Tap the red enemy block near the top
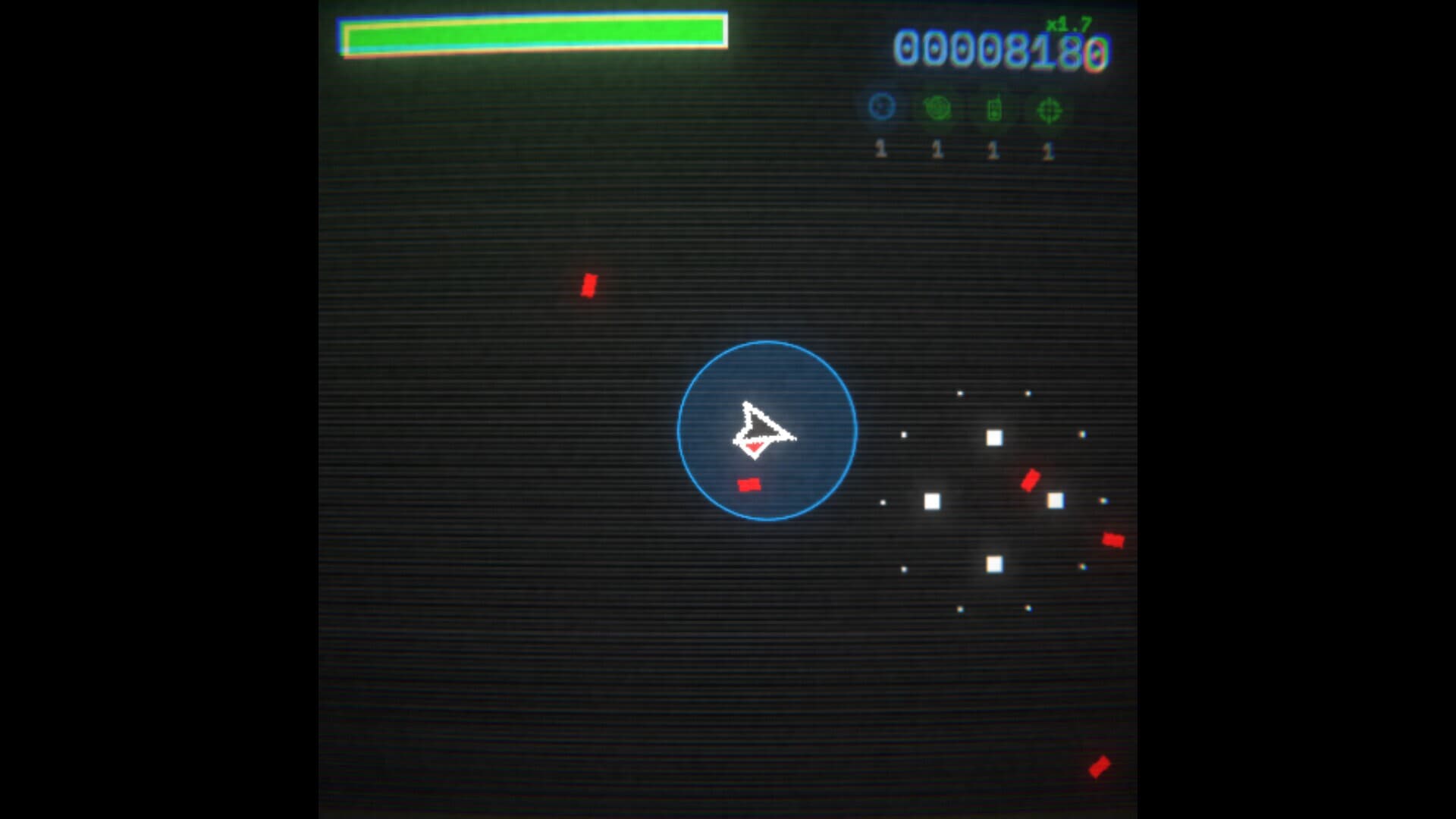The width and height of the screenshot is (1456, 819). pyautogui.click(x=590, y=287)
